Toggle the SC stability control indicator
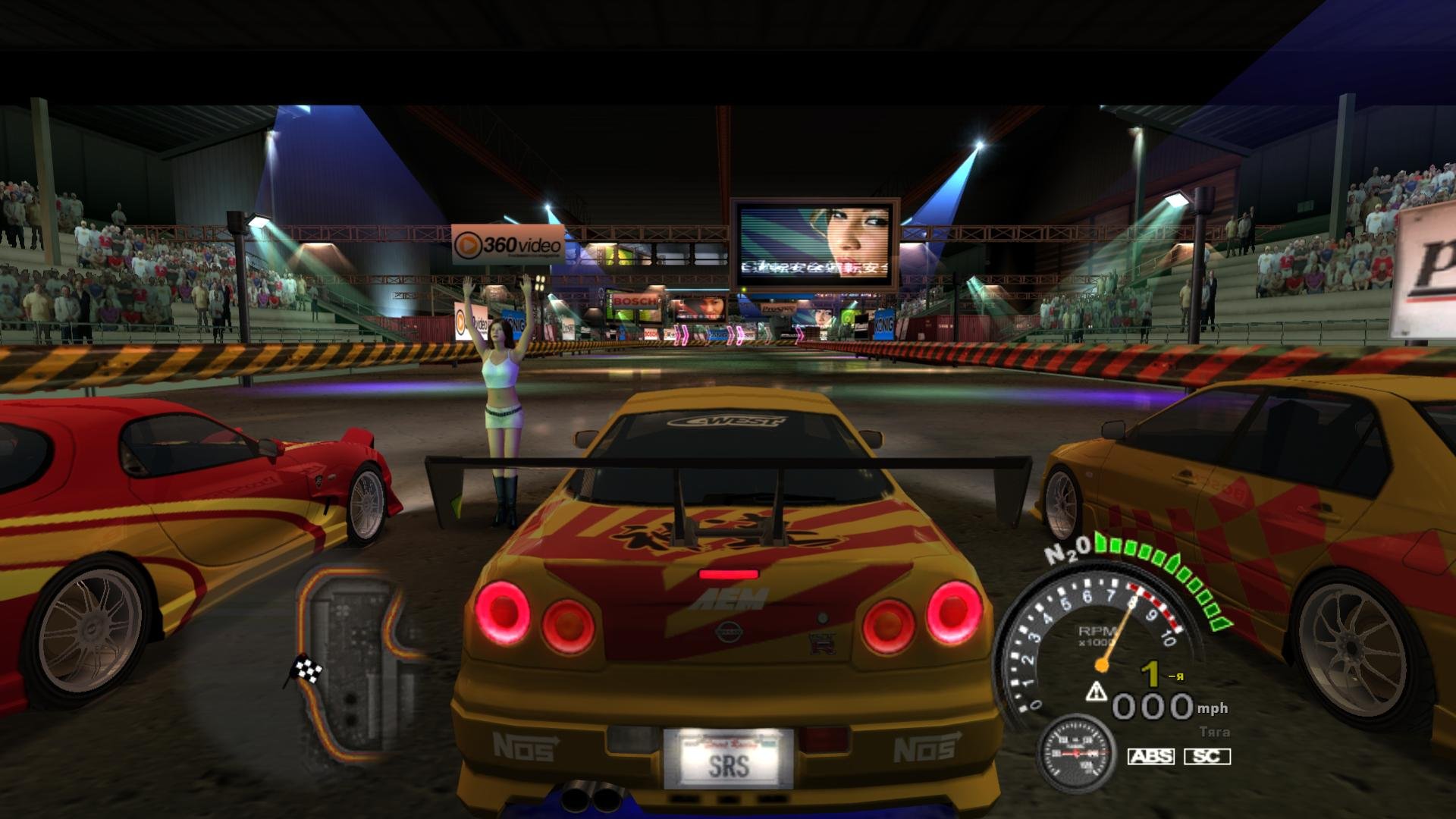The width and height of the screenshot is (1456, 819). click(1207, 756)
